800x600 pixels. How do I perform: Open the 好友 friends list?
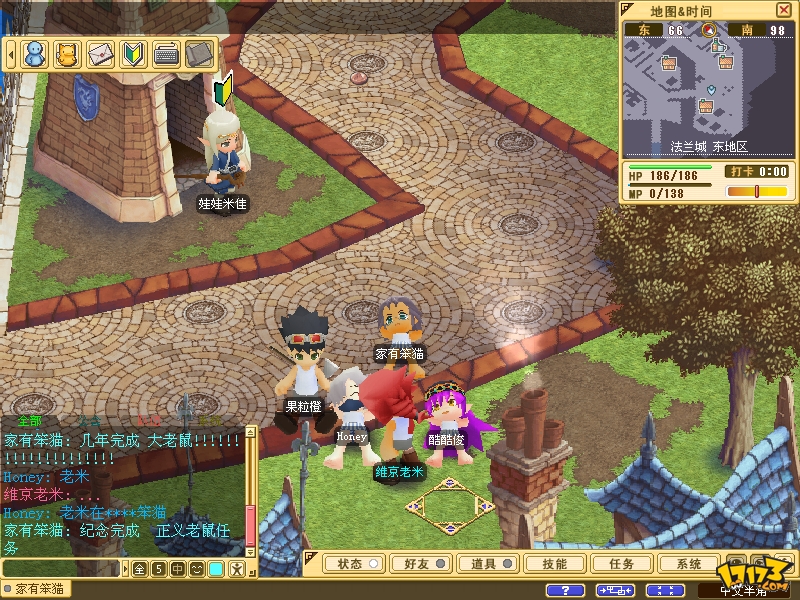coord(417,564)
